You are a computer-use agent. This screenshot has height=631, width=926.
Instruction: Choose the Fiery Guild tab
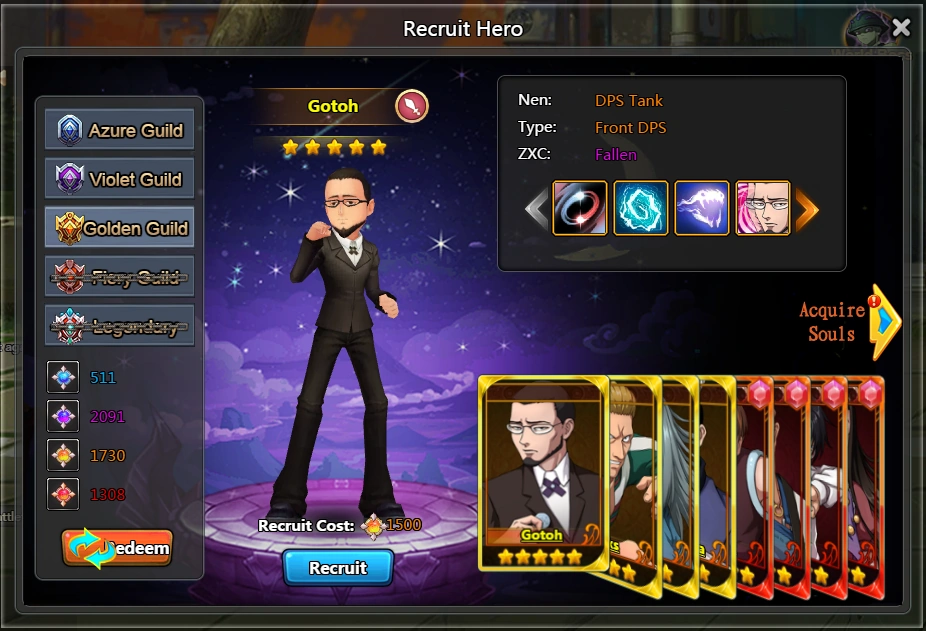(120, 277)
